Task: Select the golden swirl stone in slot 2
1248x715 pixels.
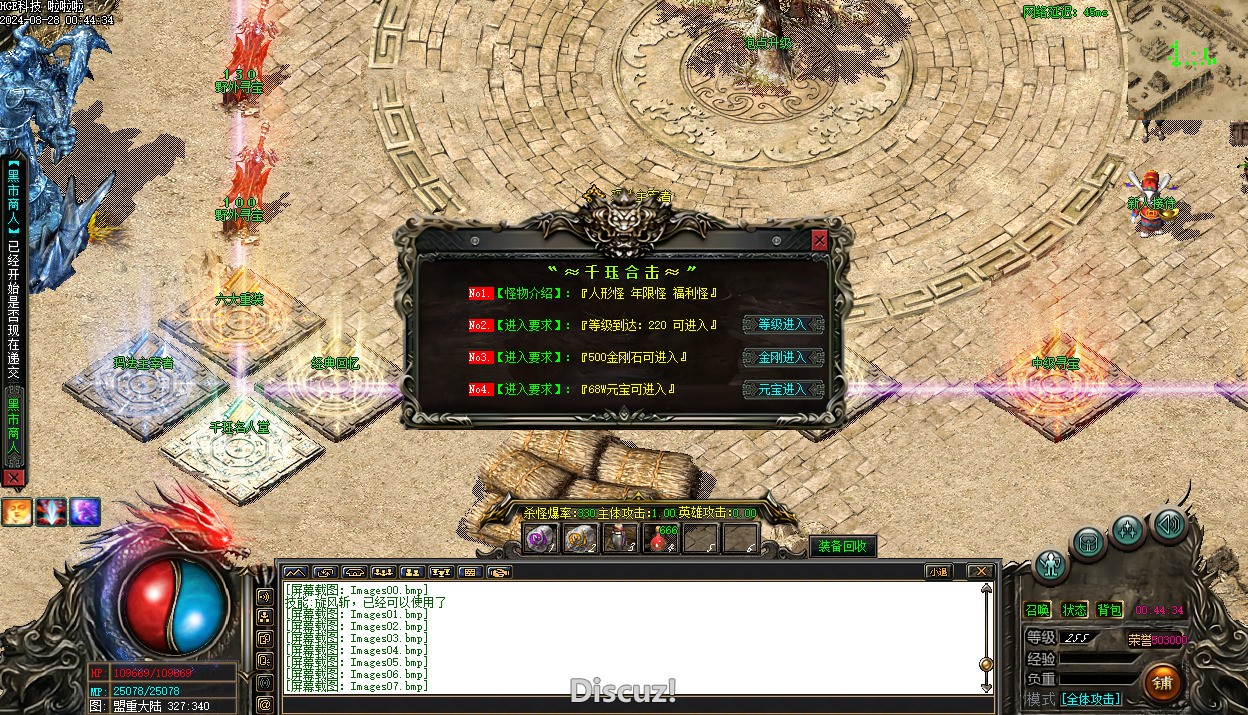Action: (580, 539)
